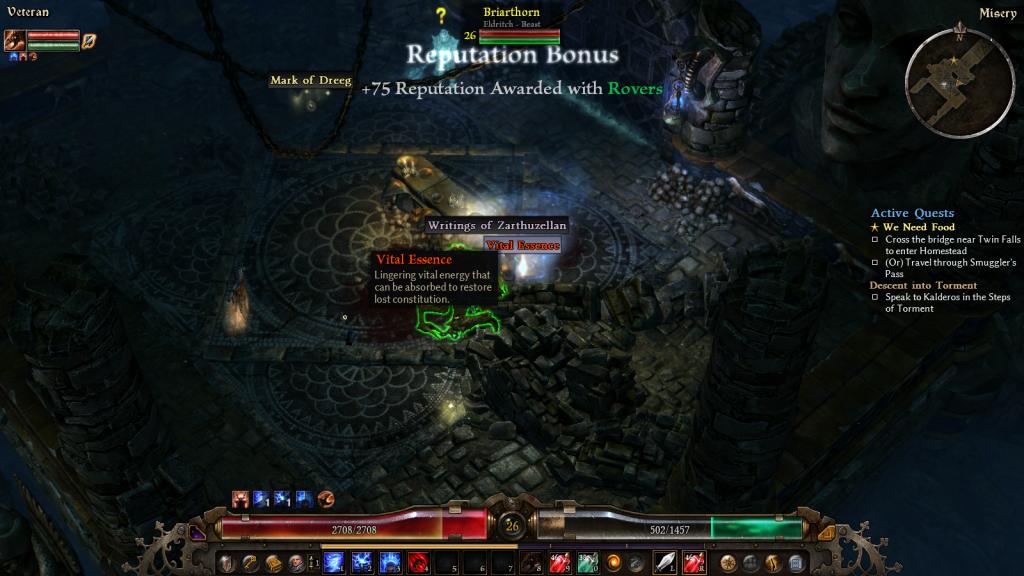1024x576 pixels.
Task: Activate the blue skill in hotbar slot 2
Action: pos(361,562)
